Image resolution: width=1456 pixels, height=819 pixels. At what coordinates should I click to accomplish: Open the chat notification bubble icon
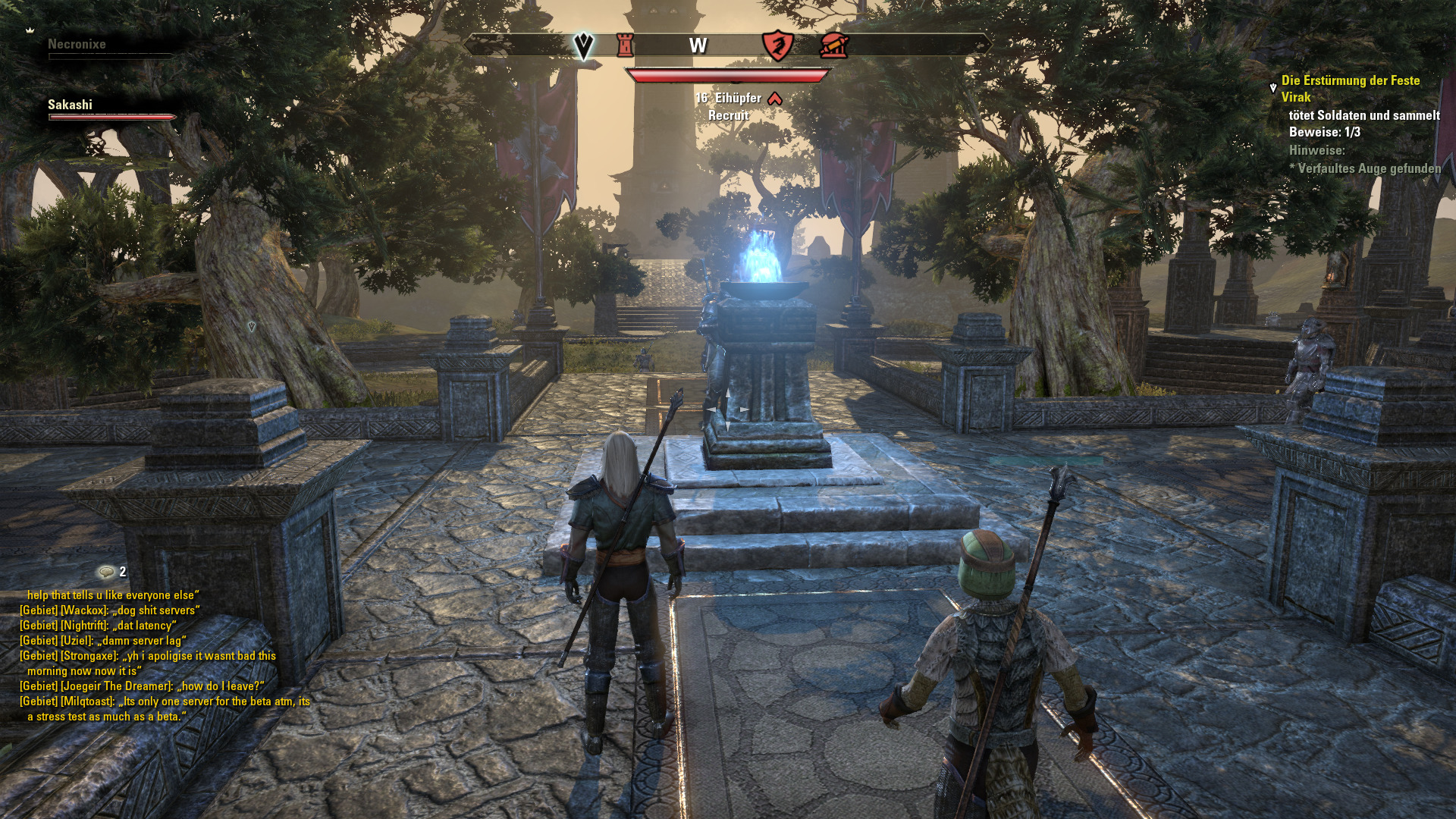105,572
